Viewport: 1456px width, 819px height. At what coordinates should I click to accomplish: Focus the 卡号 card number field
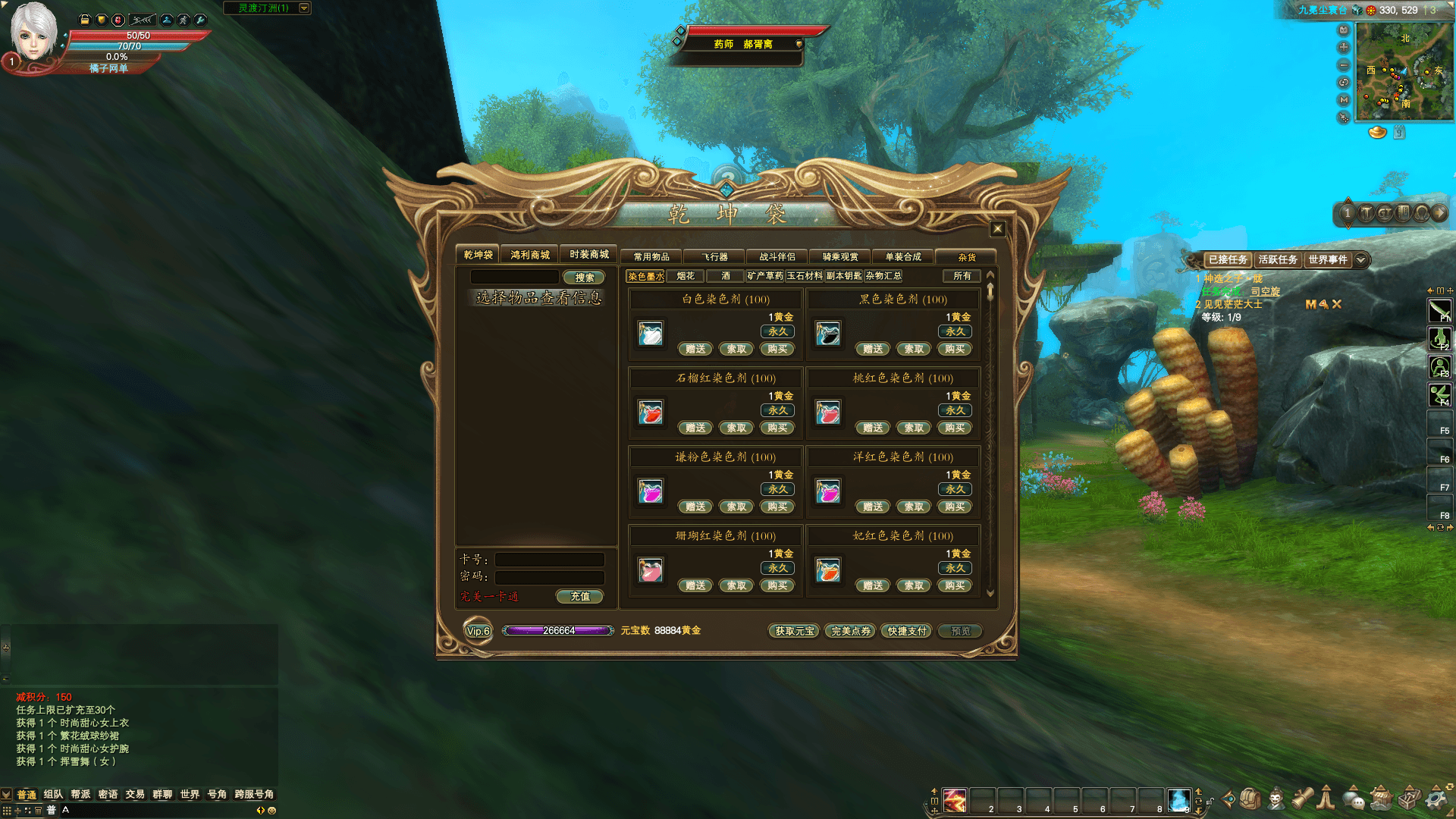point(549,560)
